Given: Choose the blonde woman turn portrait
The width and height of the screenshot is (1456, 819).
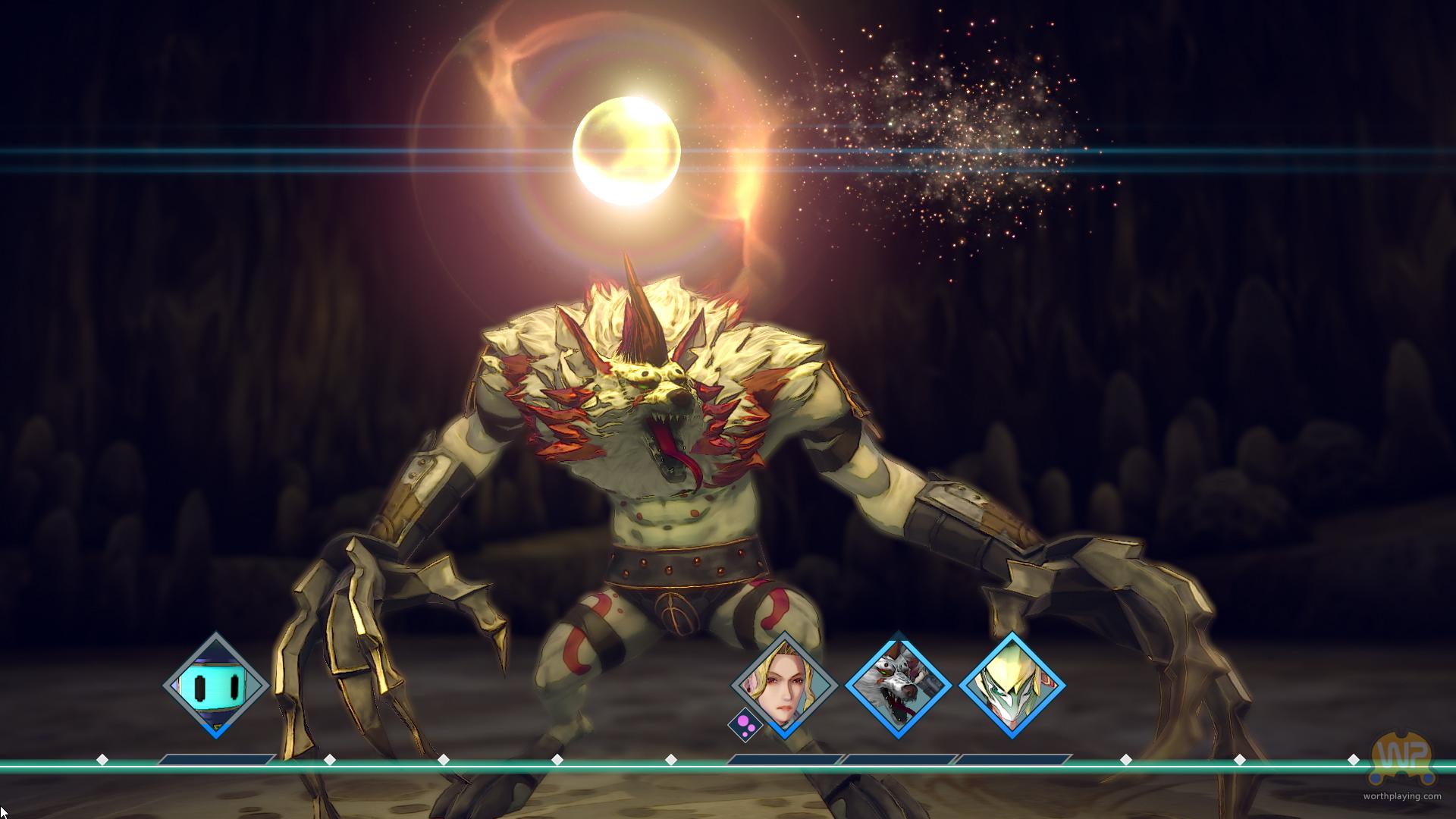Looking at the screenshot, I should (x=785, y=686).
